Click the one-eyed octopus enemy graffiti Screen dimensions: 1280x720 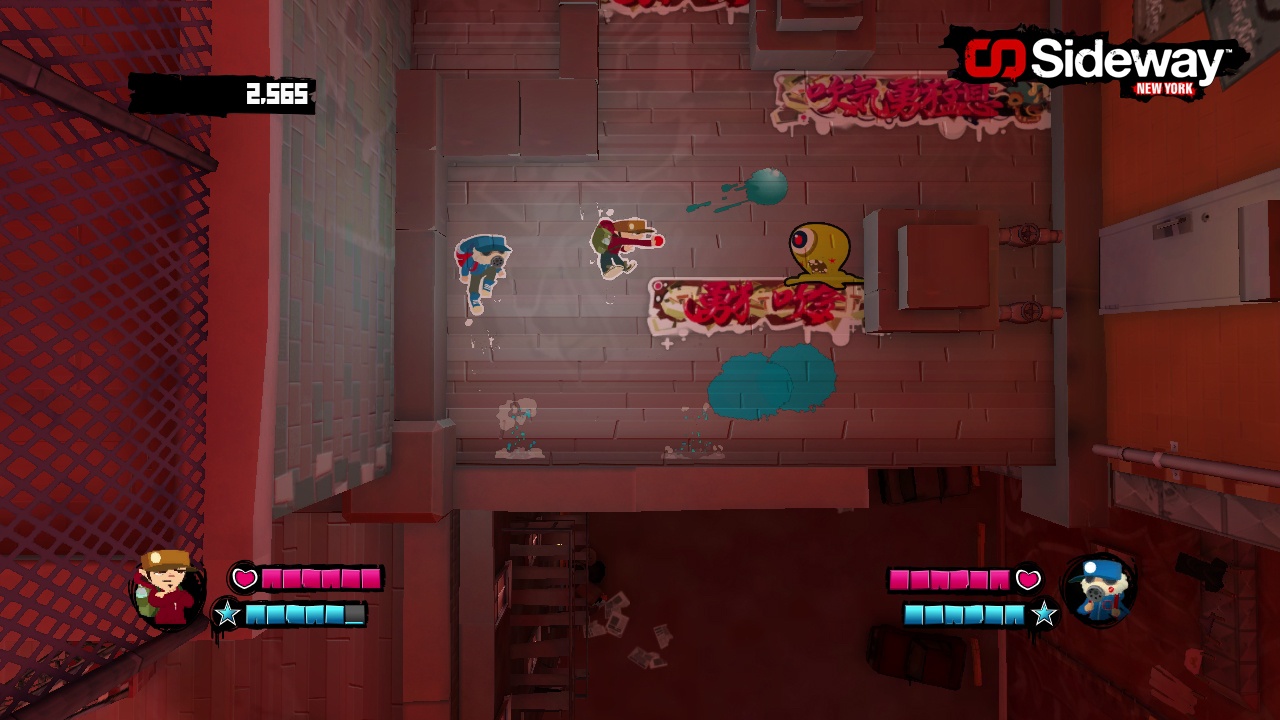[x=820, y=252]
